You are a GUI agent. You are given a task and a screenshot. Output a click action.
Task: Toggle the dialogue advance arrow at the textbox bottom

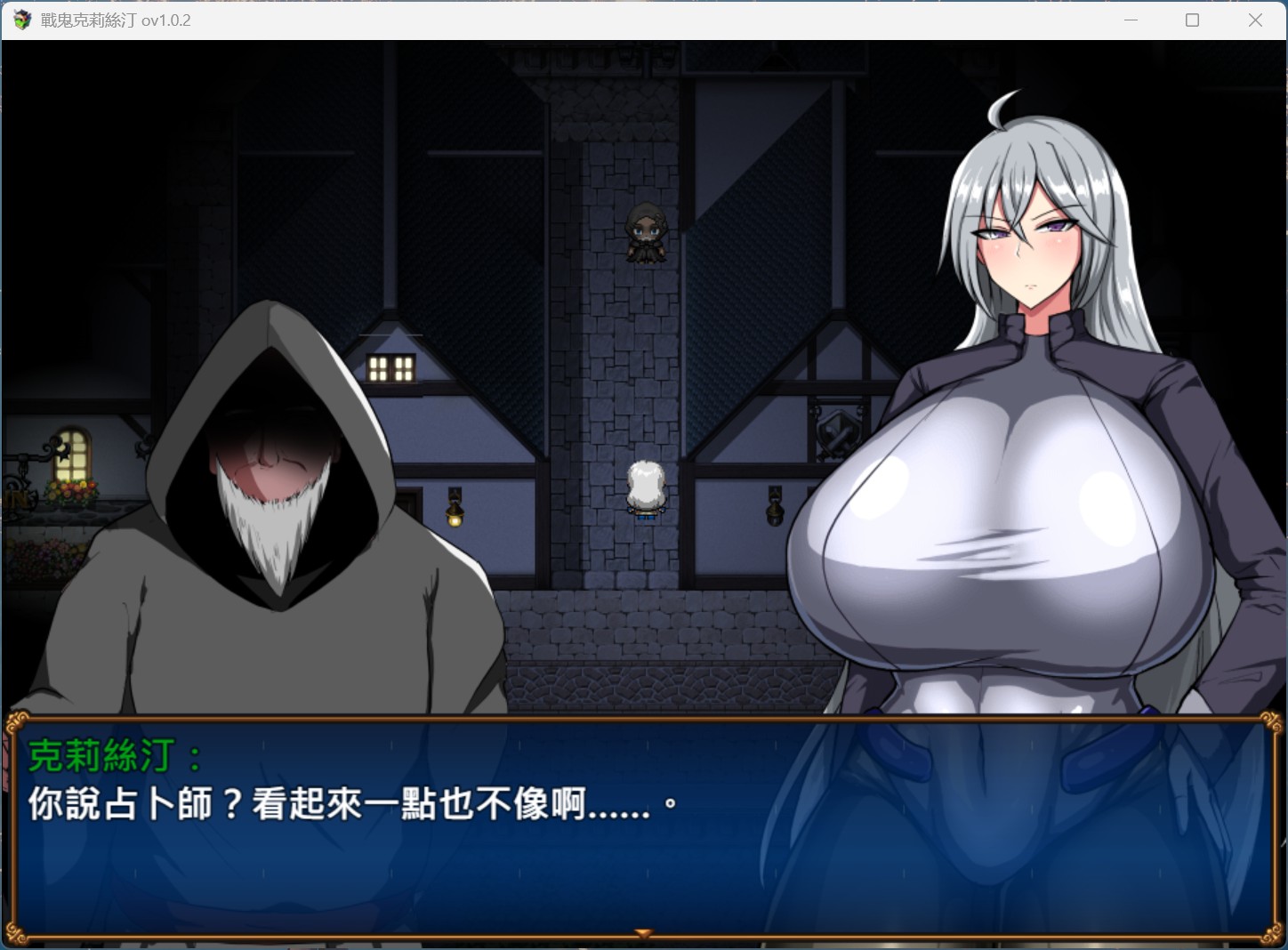[x=643, y=932]
